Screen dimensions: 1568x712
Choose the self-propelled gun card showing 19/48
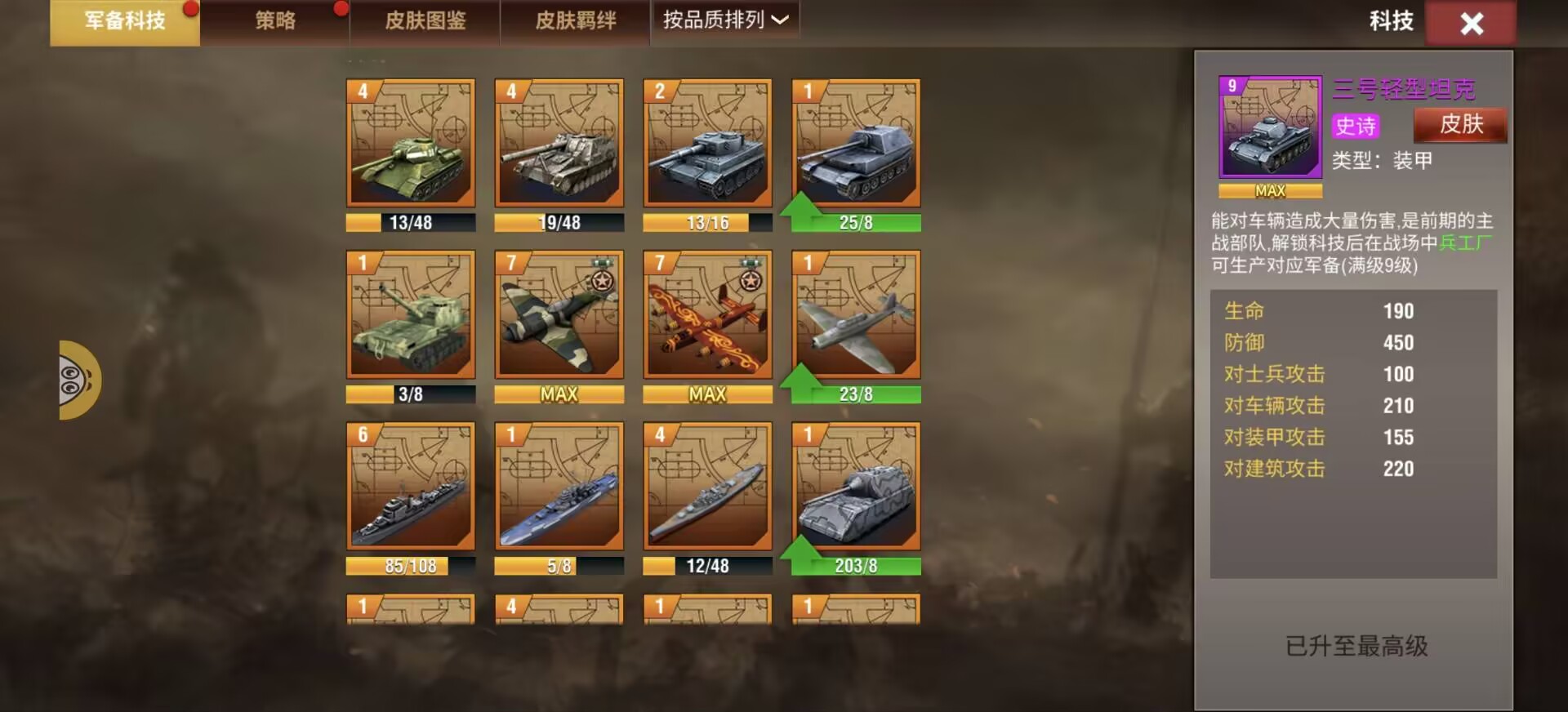pyautogui.click(x=559, y=143)
